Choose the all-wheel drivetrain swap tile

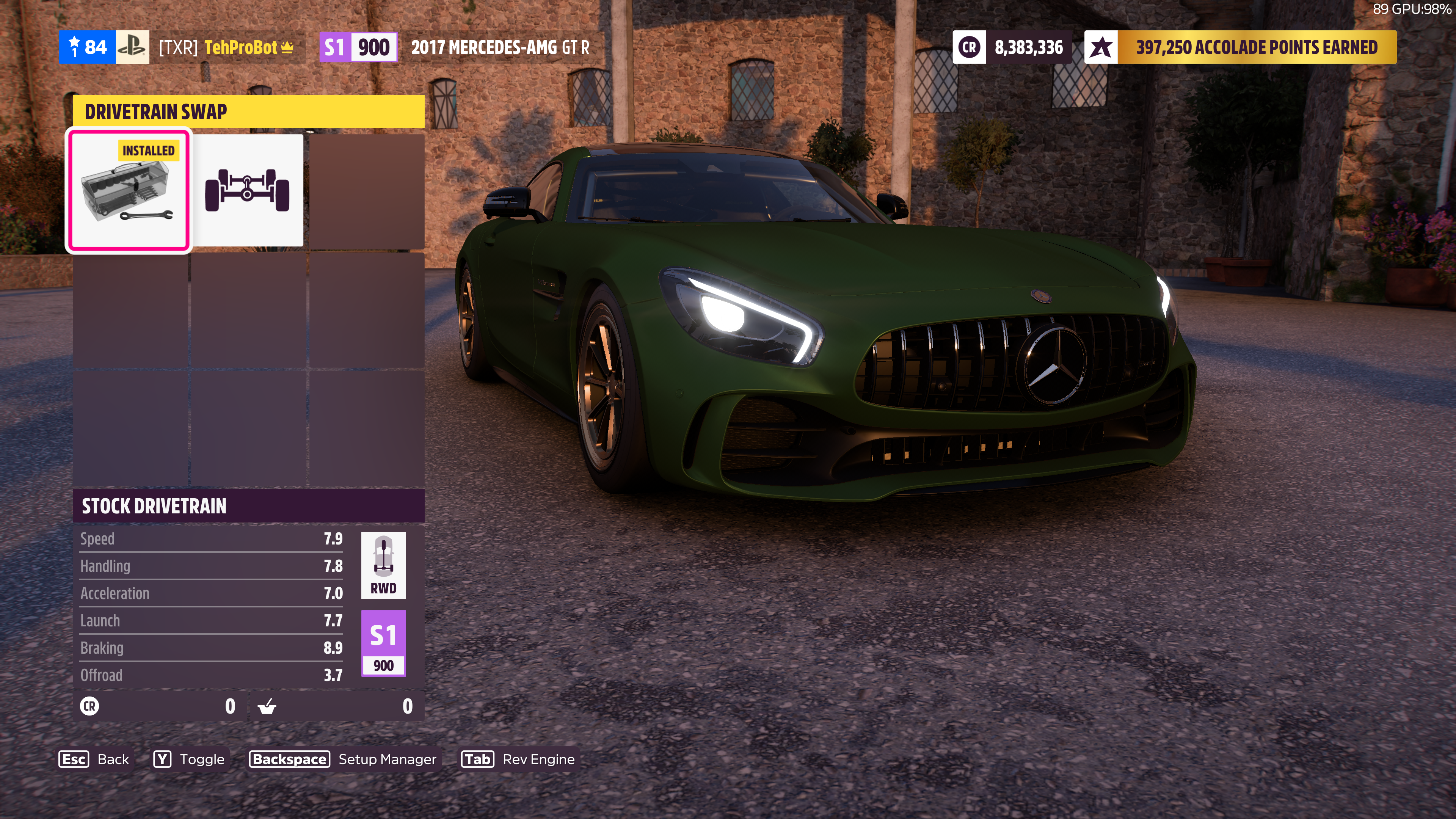[x=248, y=191]
